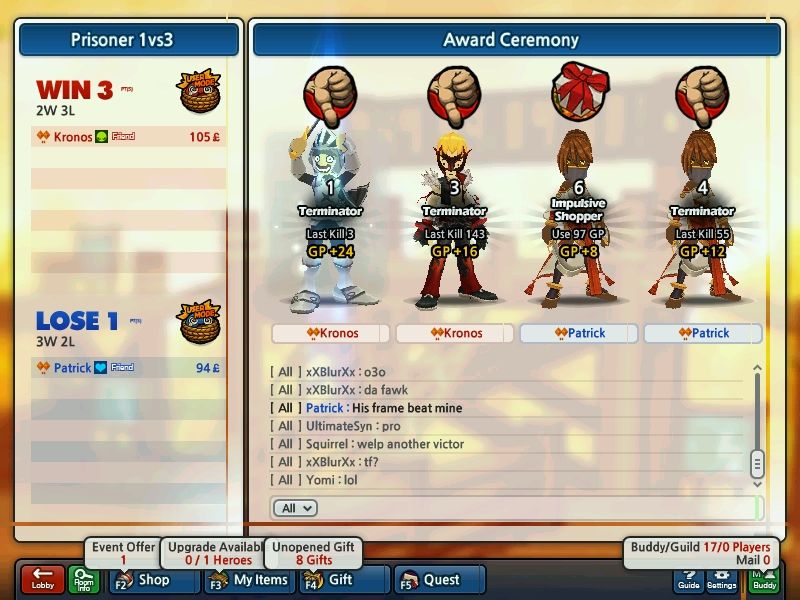Open the Guide
Screen dimensions: 800x600
688,579
